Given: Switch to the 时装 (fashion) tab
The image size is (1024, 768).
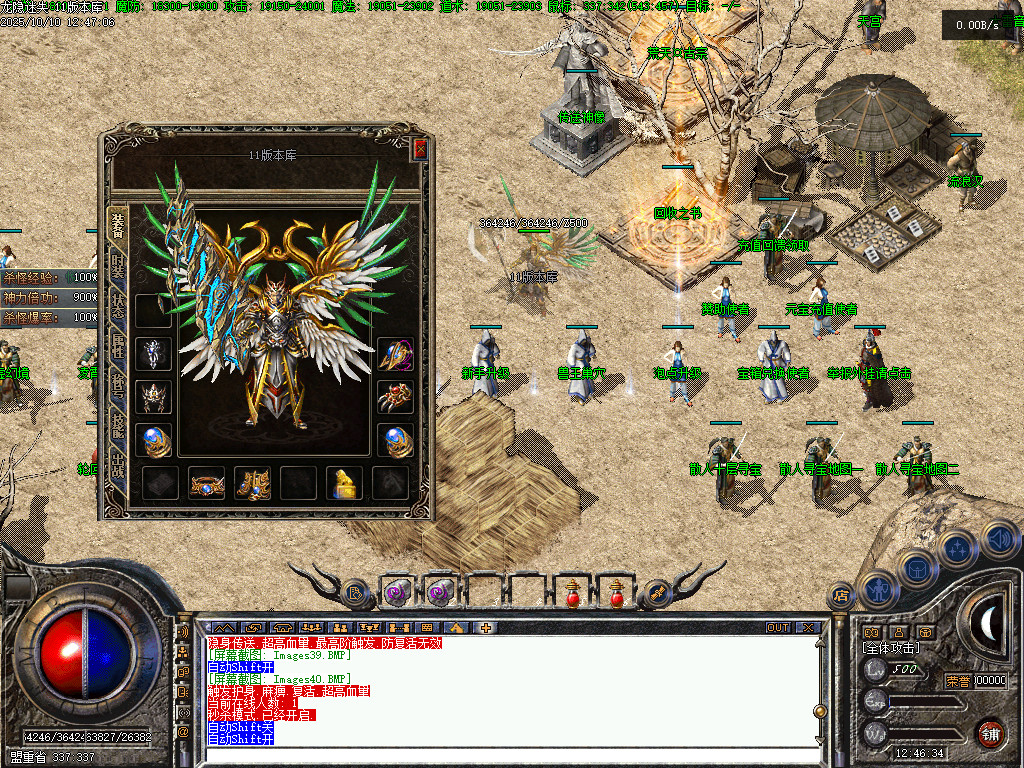Looking at the screenshot, I should click(x=118, y=266).
